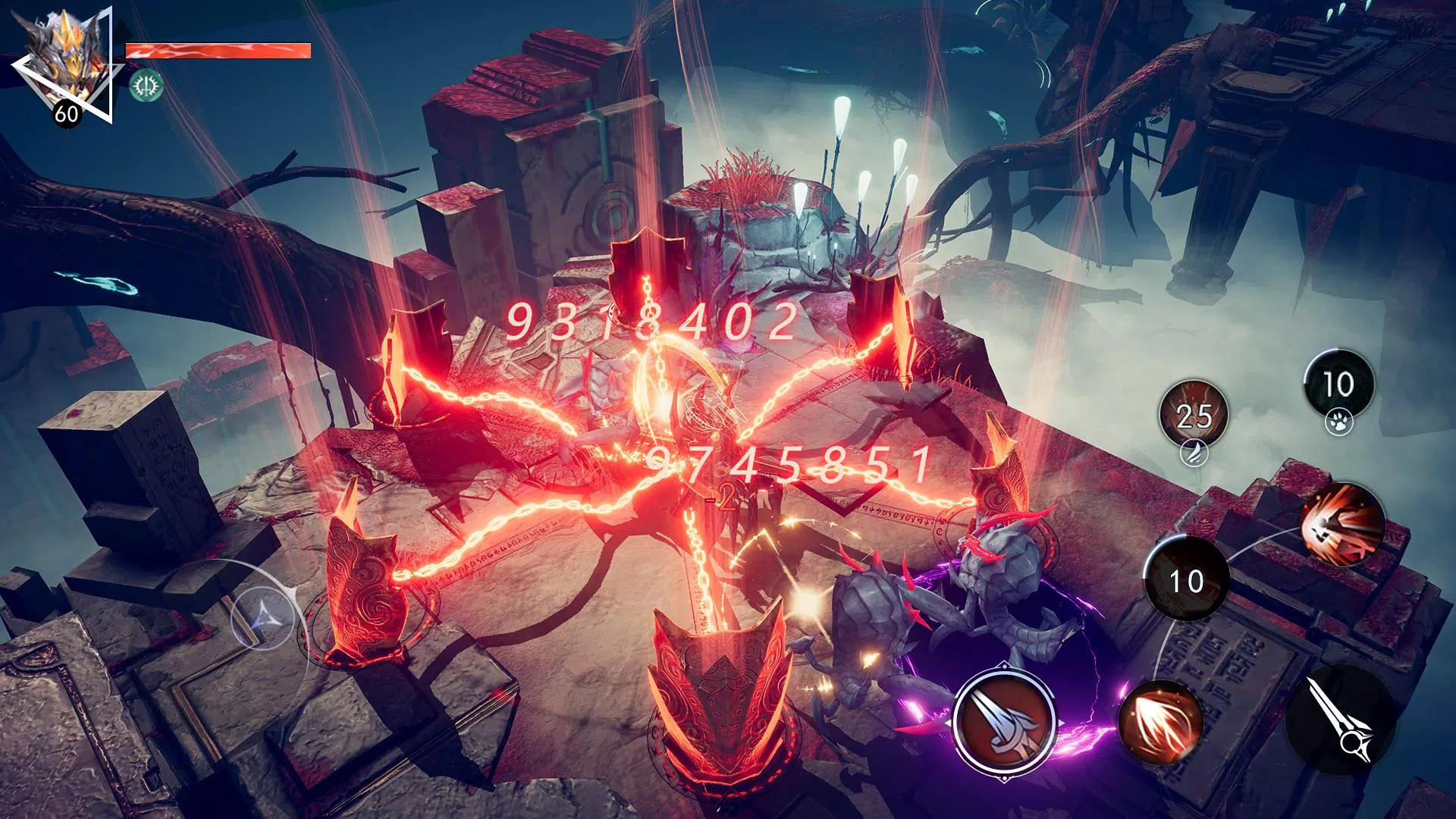This screenshot has height=819, width=1456.
Task: Expand the level 60 badge details
Action: pos(67,114)
